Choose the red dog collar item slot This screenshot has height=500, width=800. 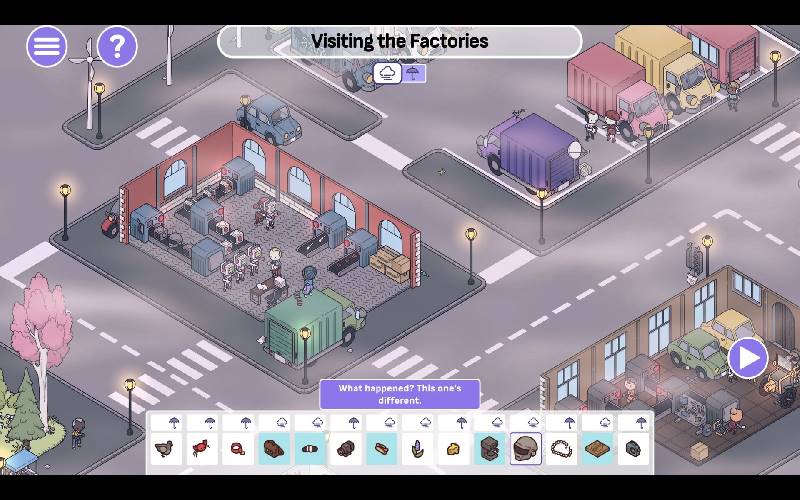coord(238,449)
